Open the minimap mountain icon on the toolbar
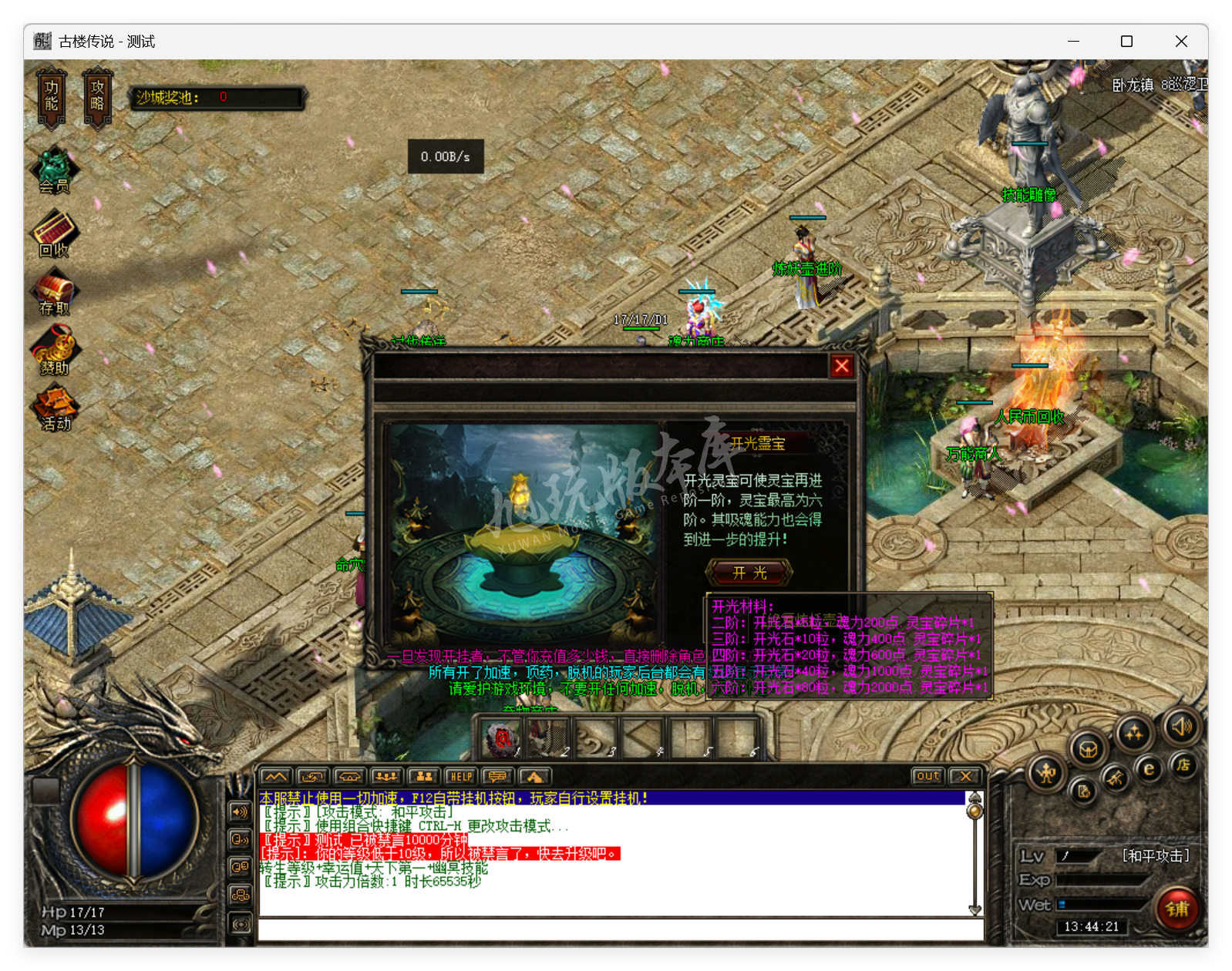Viewport: 1232px width, 971px height. (275, 776)
